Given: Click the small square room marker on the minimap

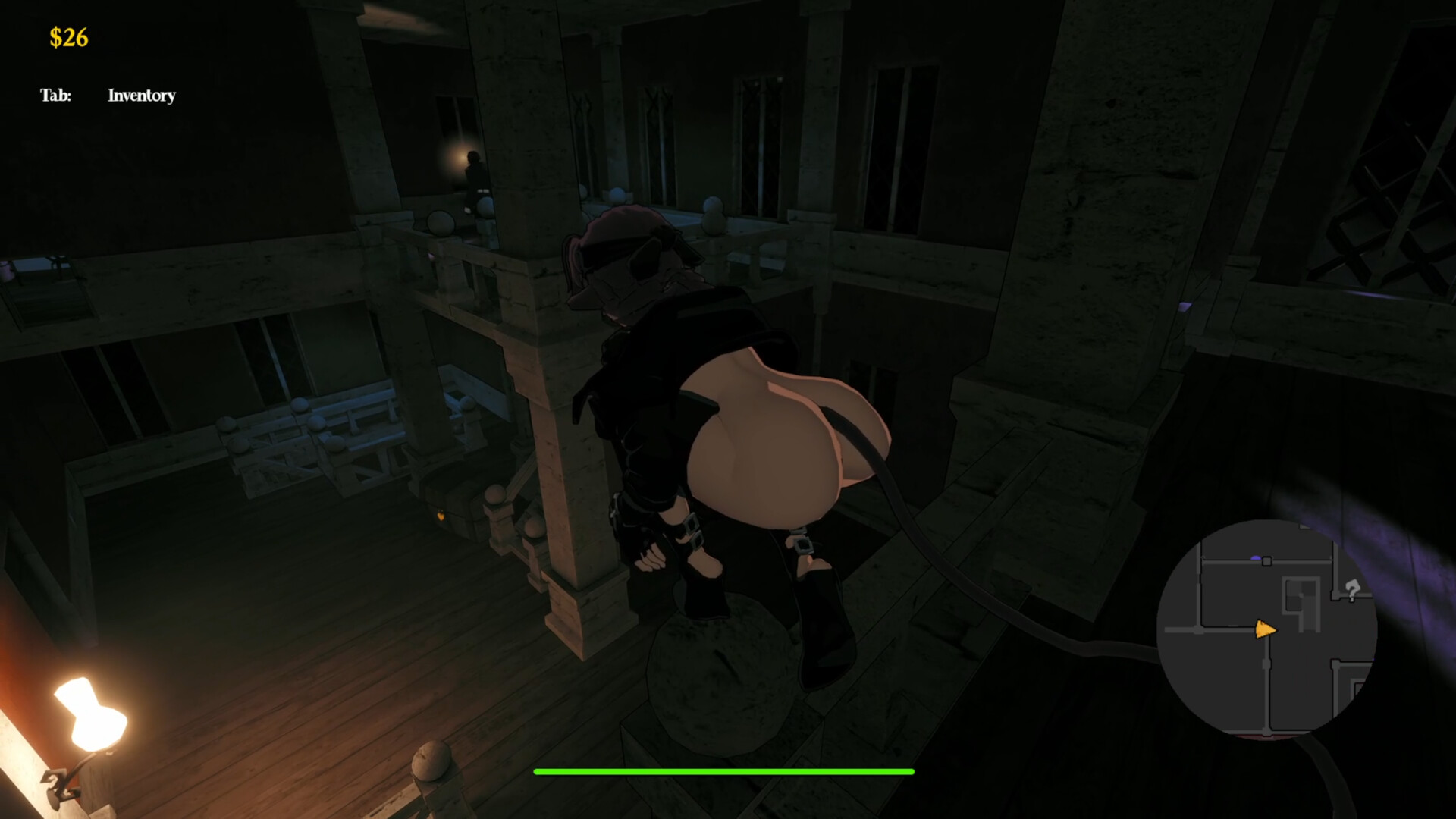Looking at the screenshot, I should [x=1267, y=560].
